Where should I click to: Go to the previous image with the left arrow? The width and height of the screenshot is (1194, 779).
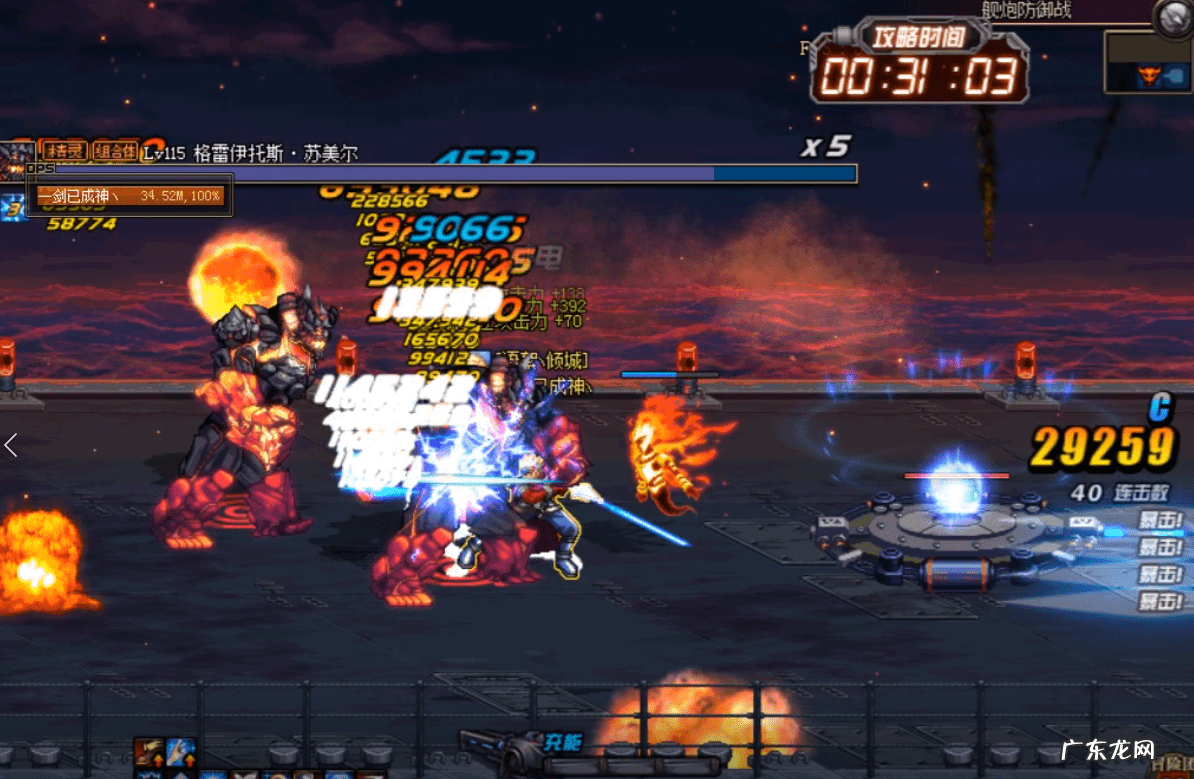(11, 446)
